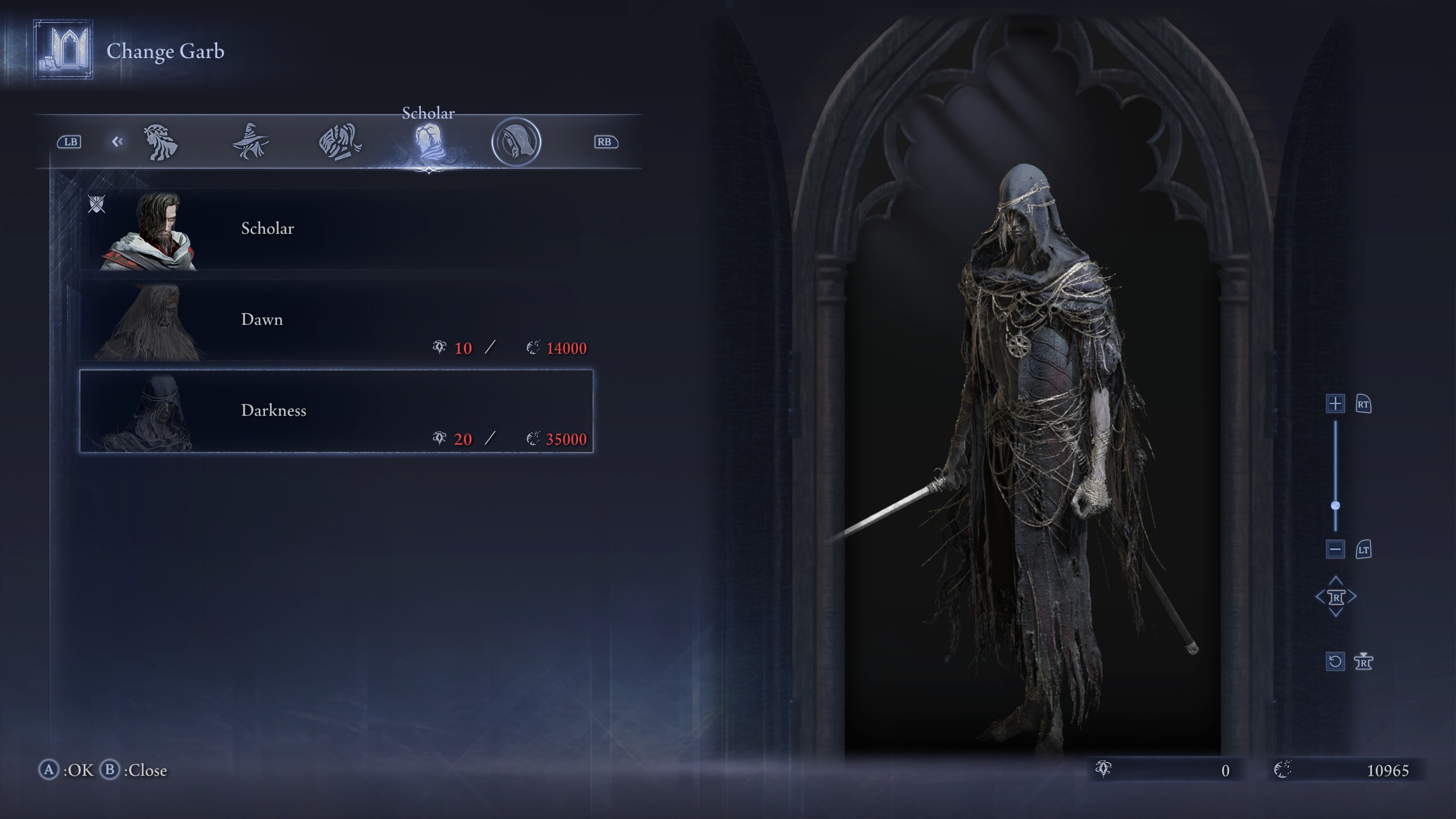
Task: Click the double-chevron back arrow
Action: coord(118,141)
